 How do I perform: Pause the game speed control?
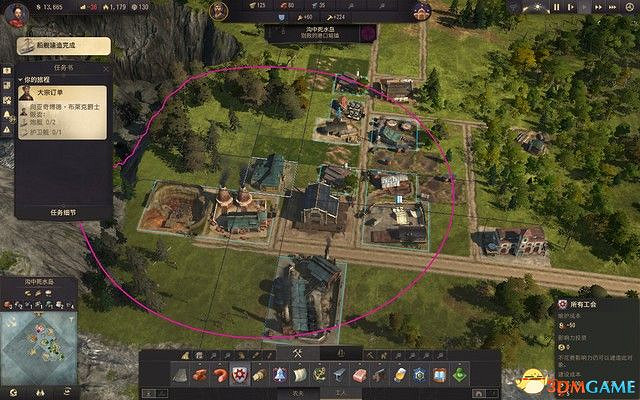(x=556, y=8)
